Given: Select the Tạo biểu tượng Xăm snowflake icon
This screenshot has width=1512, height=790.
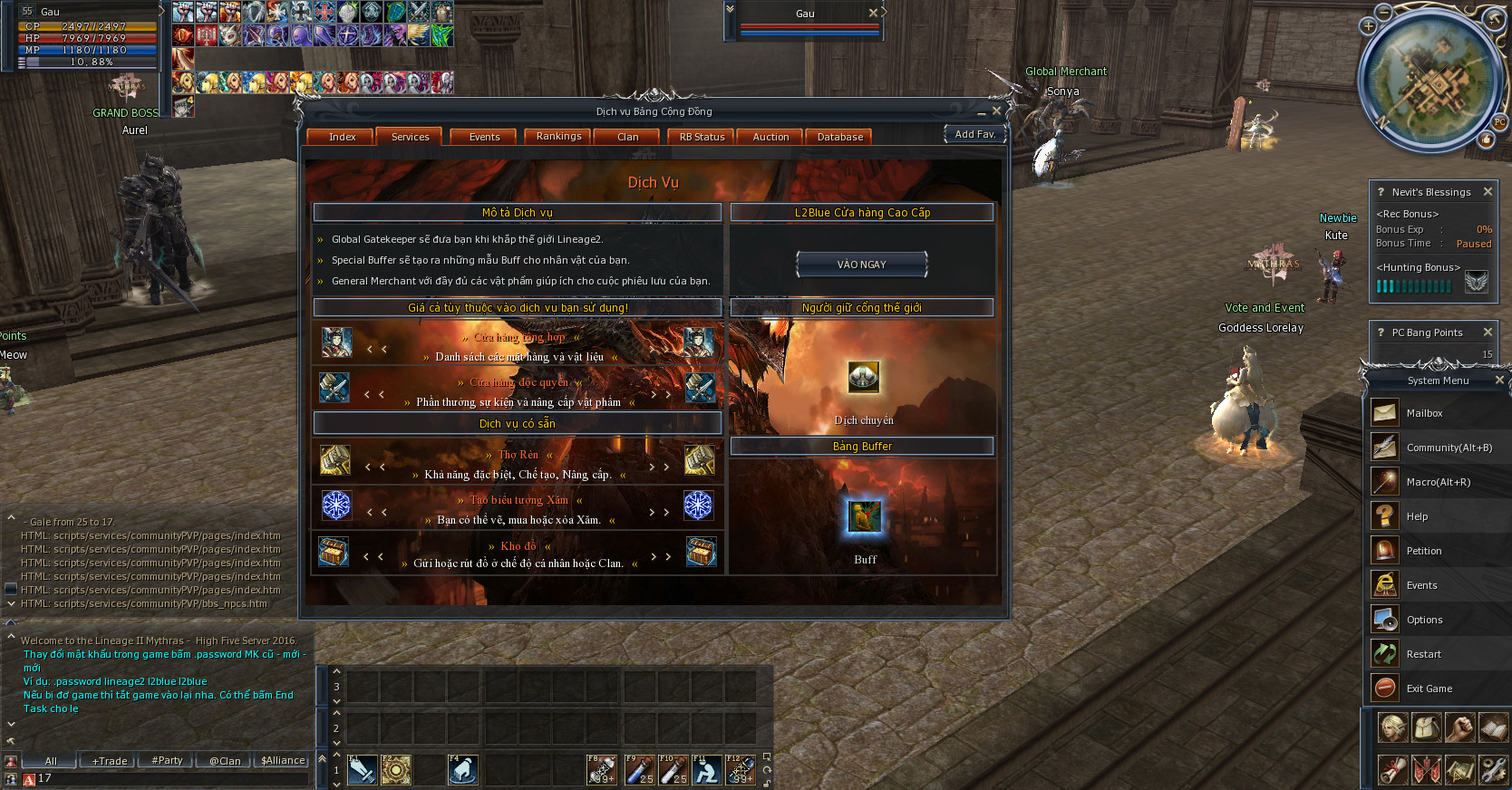Looking at the screenshot, I should 336,506.
